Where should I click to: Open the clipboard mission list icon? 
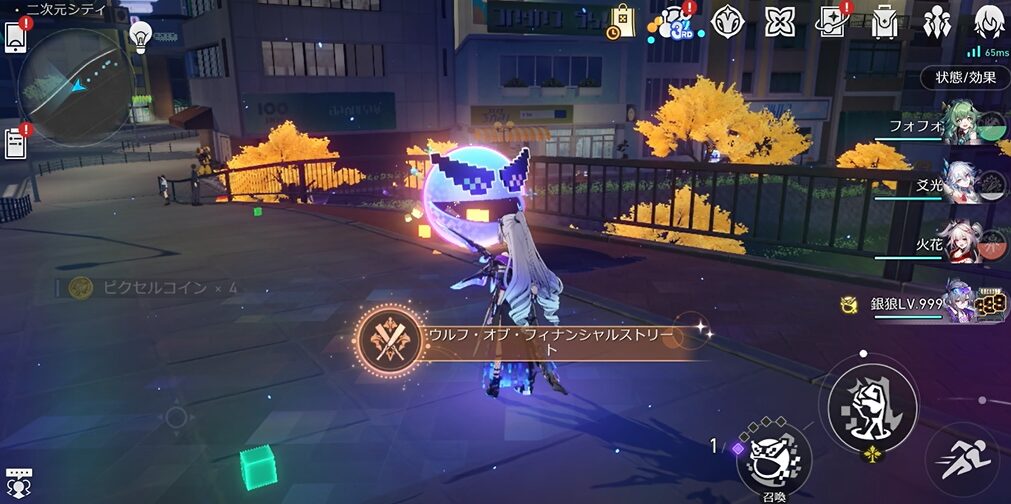point(15,144)
